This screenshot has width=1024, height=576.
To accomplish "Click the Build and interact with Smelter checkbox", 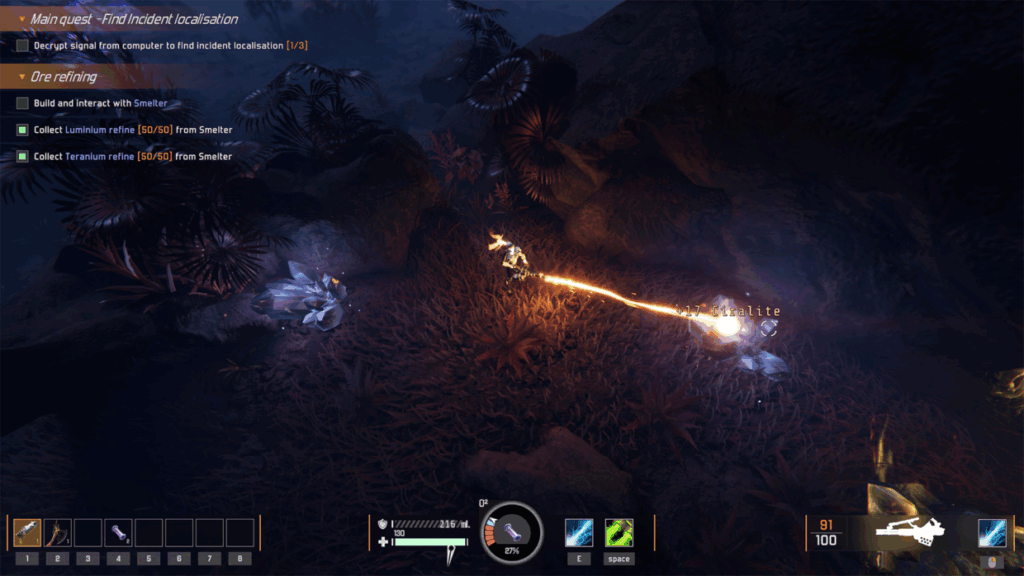I will [x=22, y=103].
